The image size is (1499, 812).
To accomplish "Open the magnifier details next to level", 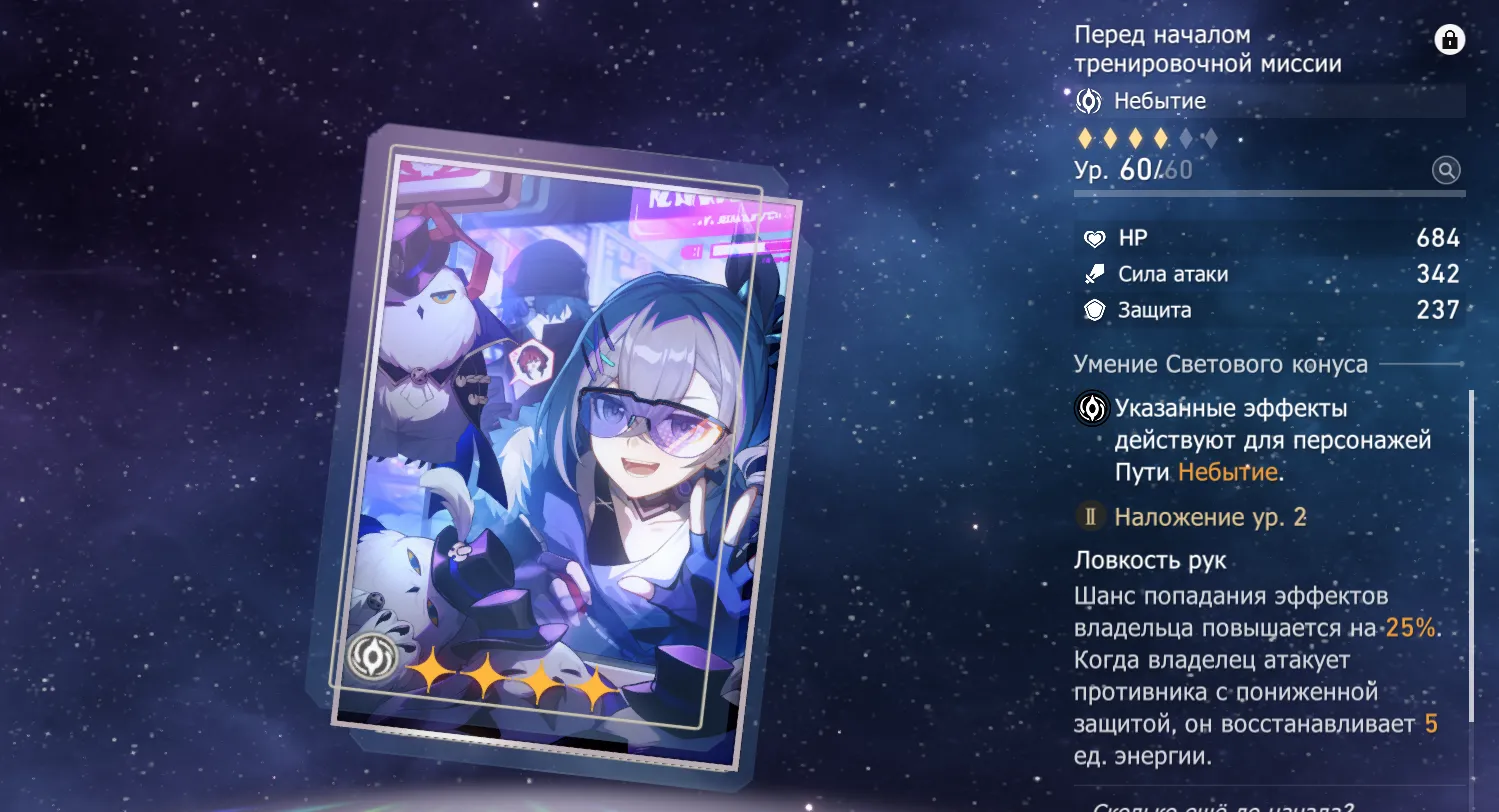I will [1446, 170].
